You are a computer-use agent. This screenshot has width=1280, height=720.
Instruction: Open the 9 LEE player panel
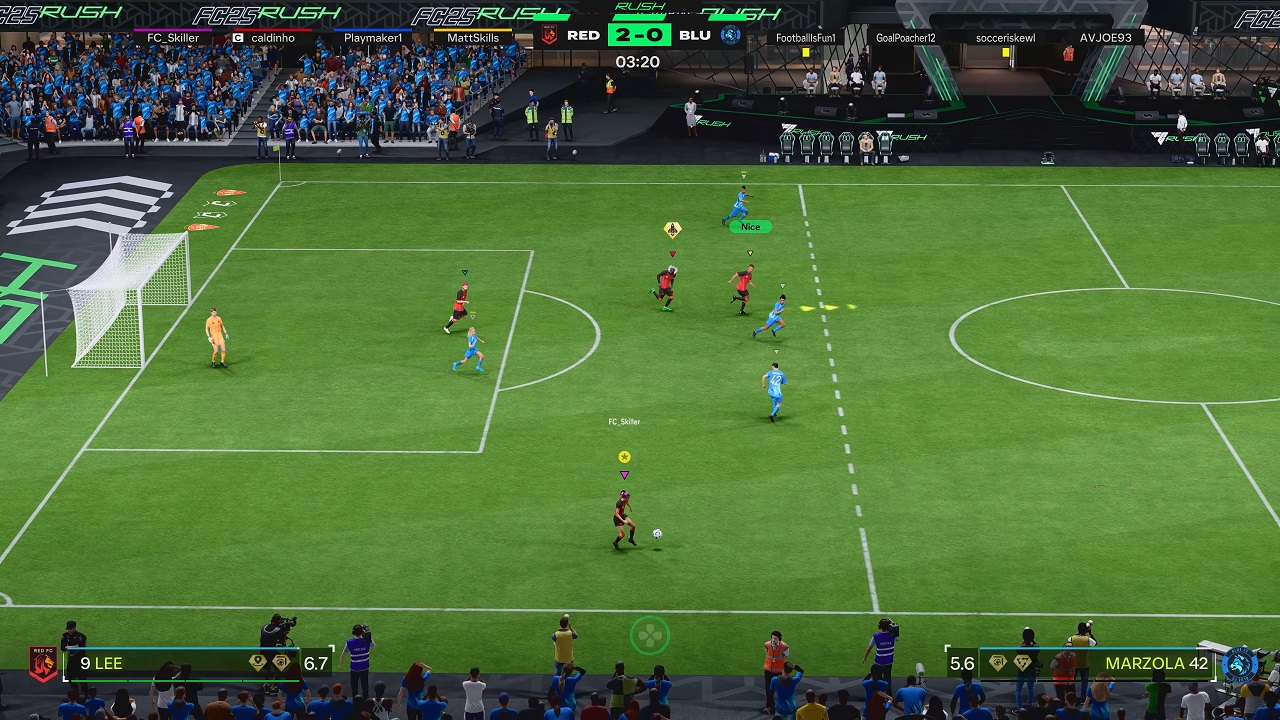coord(180,663)
